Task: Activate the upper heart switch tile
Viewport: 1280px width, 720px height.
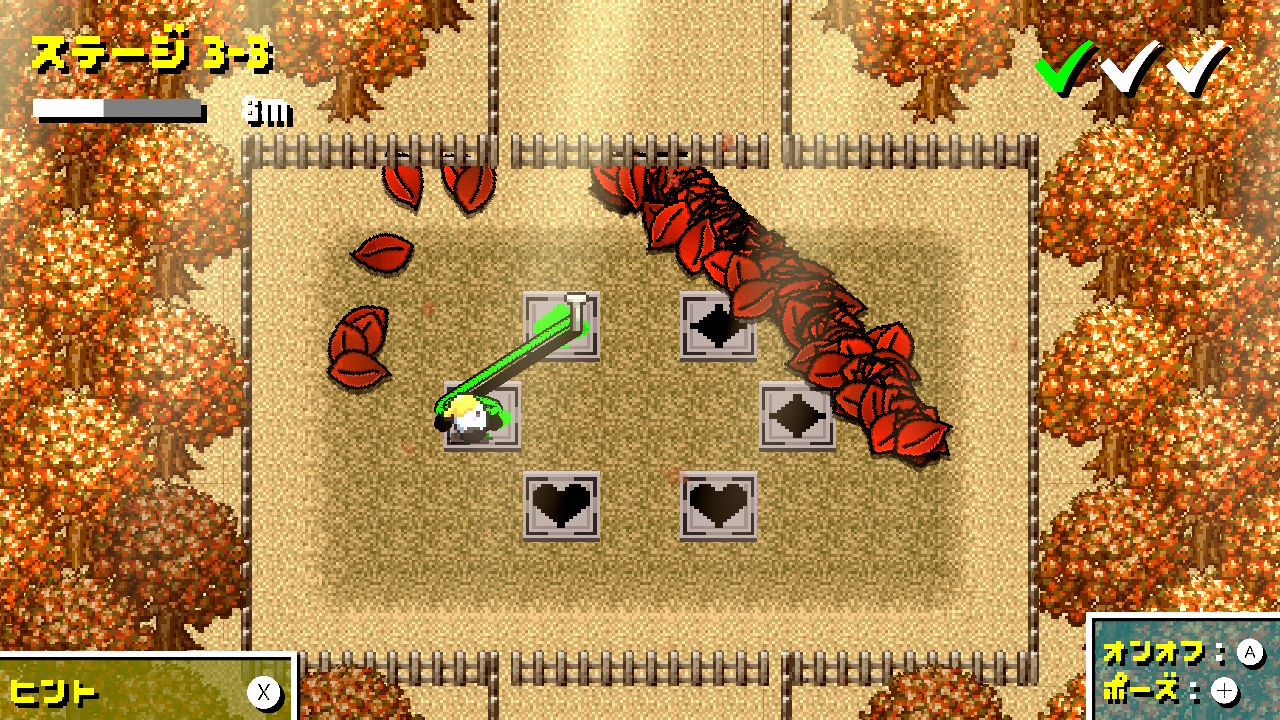Action: tap(563, 505)
